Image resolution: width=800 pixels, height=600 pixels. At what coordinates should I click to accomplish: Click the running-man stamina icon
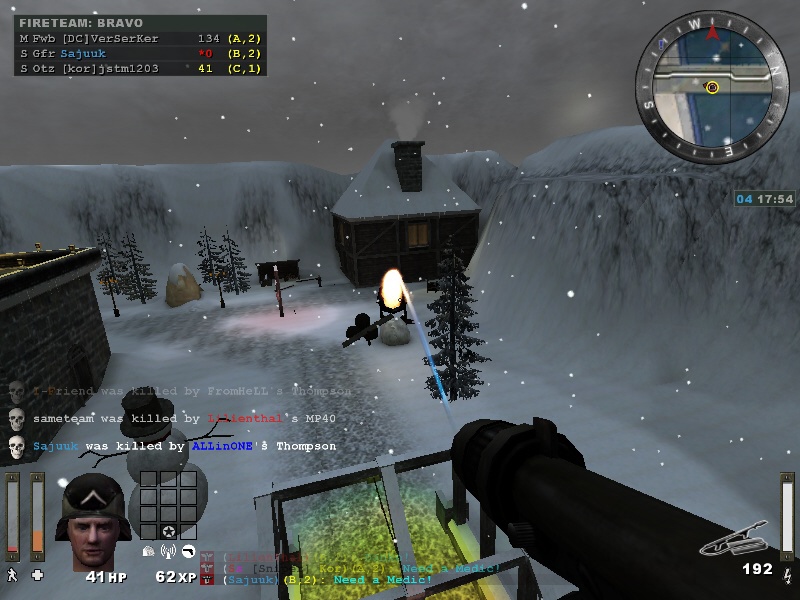[12, 575]
